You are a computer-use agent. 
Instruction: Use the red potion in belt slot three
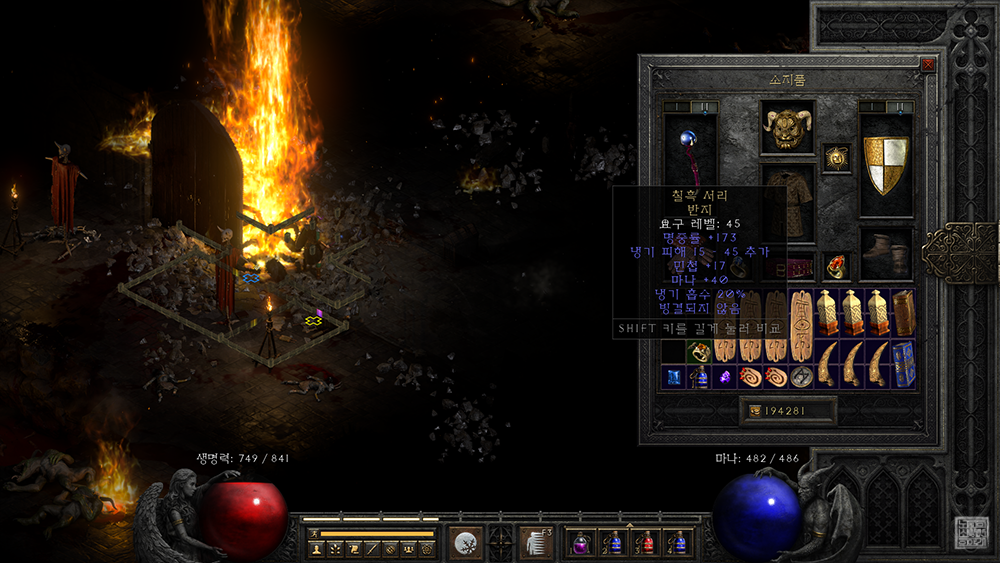[647, 543]
